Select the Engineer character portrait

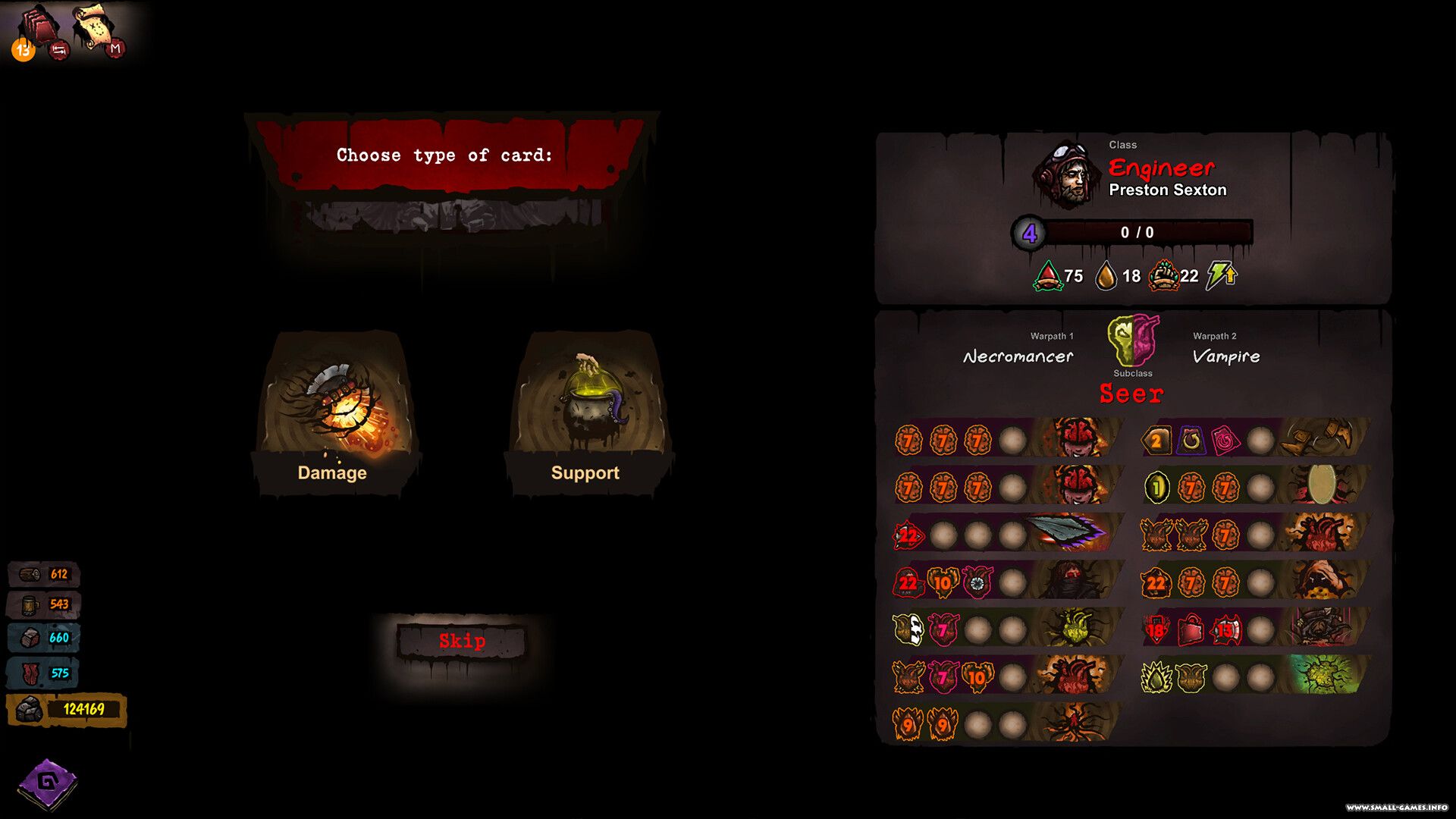coord(1068,176)
